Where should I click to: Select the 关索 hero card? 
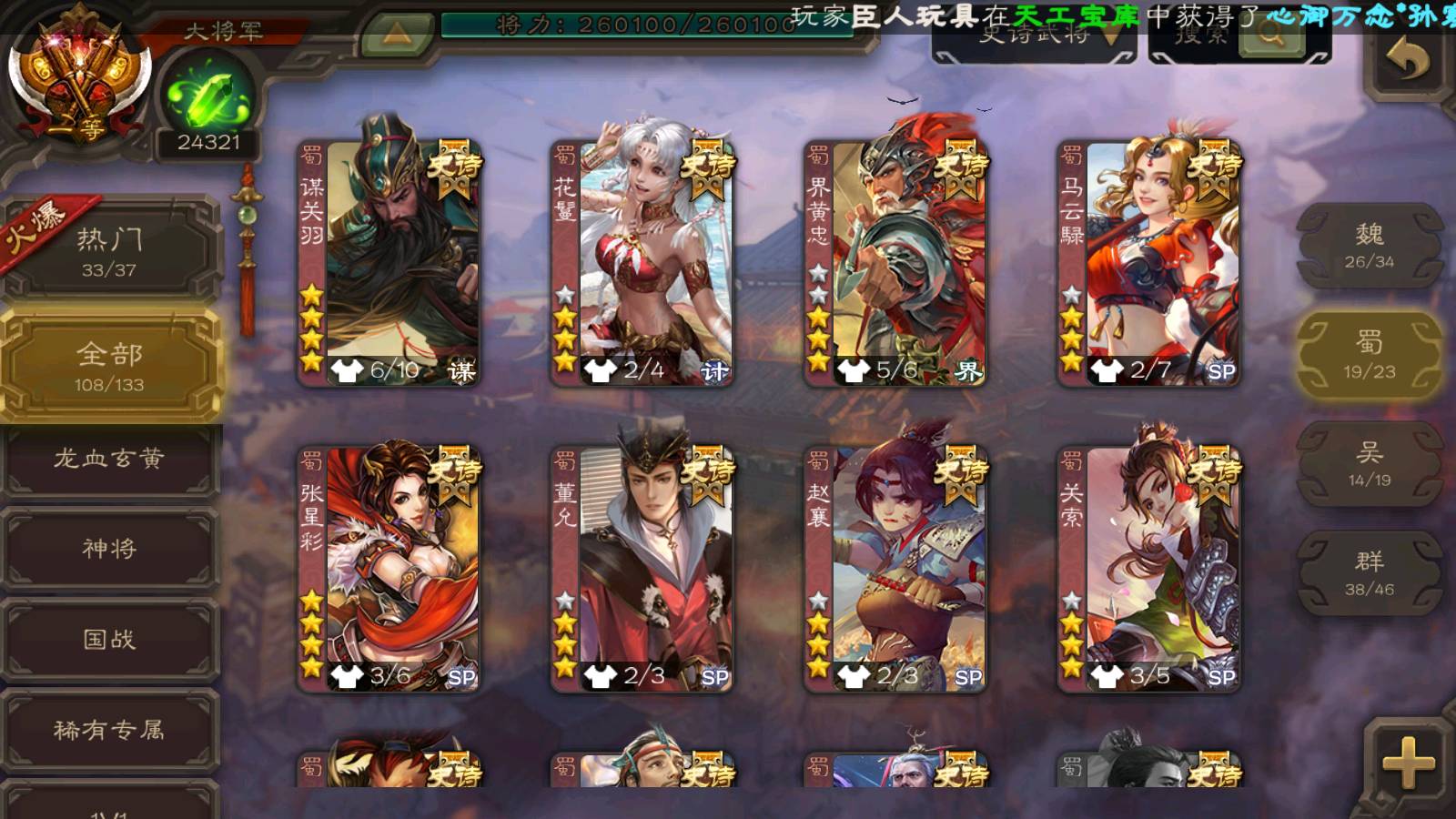pyautogui.click(x=1149, y=568)
